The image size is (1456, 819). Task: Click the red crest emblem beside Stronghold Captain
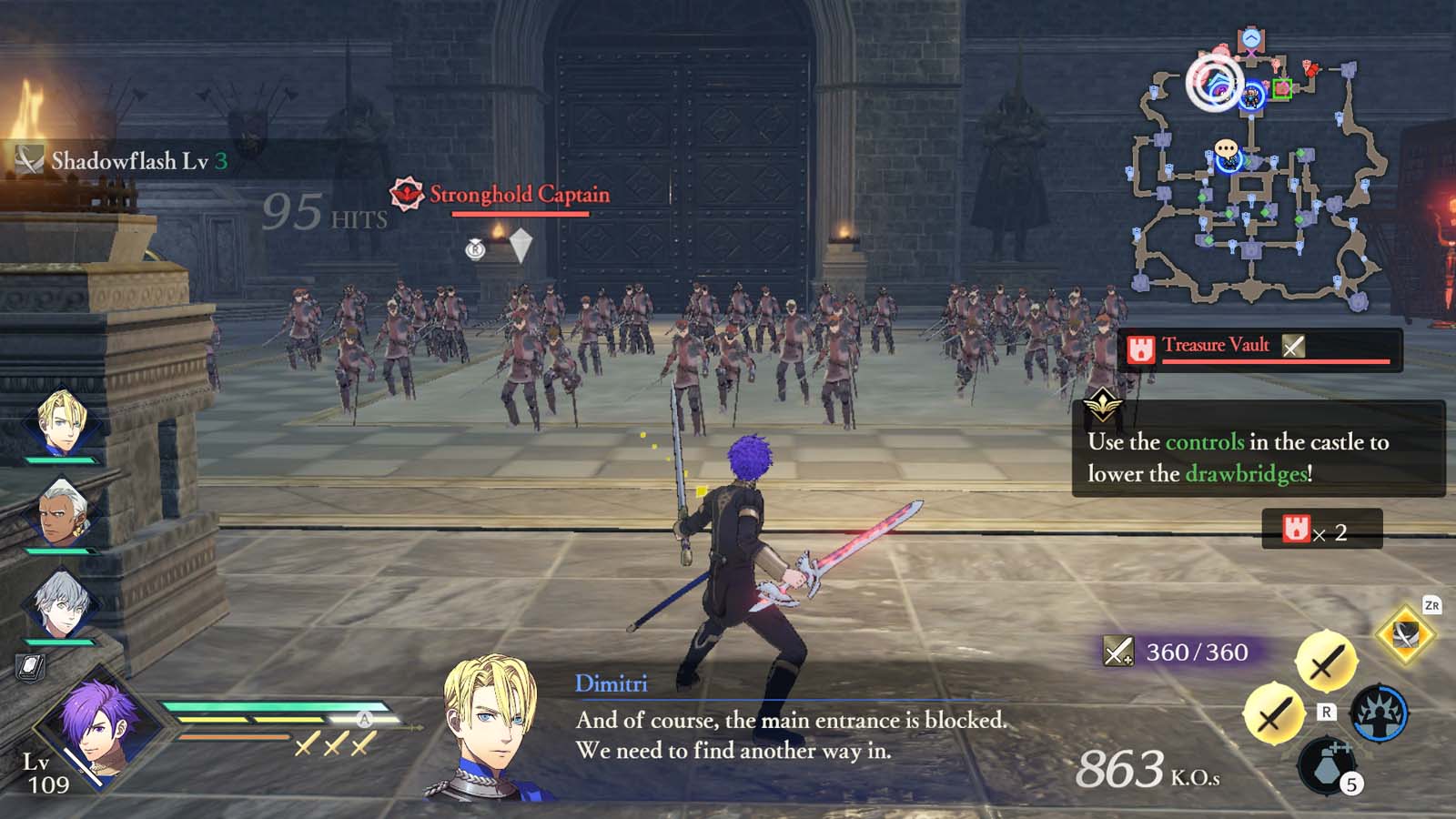(x=406, y=193)
